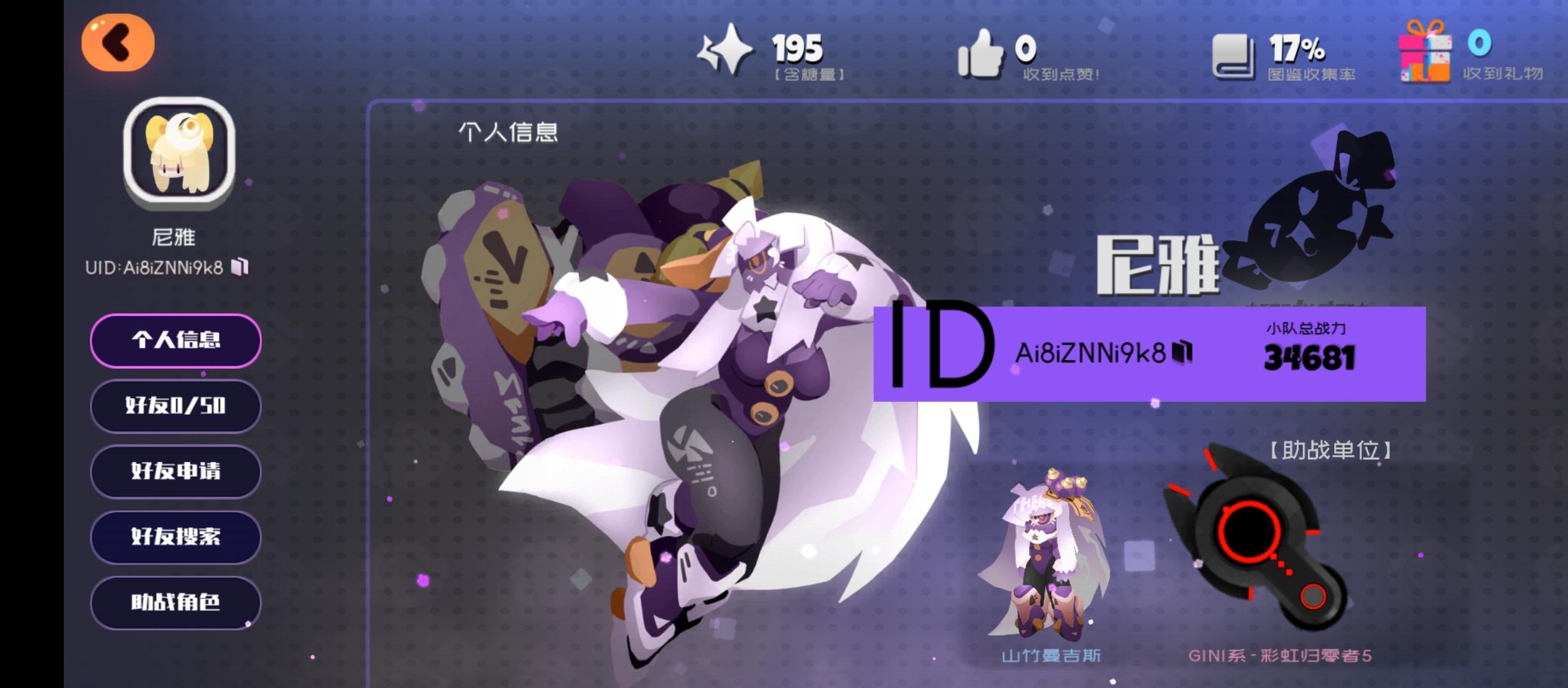Tap the orange back arrow
1568x688 pixels.
[x=118, y=41]
